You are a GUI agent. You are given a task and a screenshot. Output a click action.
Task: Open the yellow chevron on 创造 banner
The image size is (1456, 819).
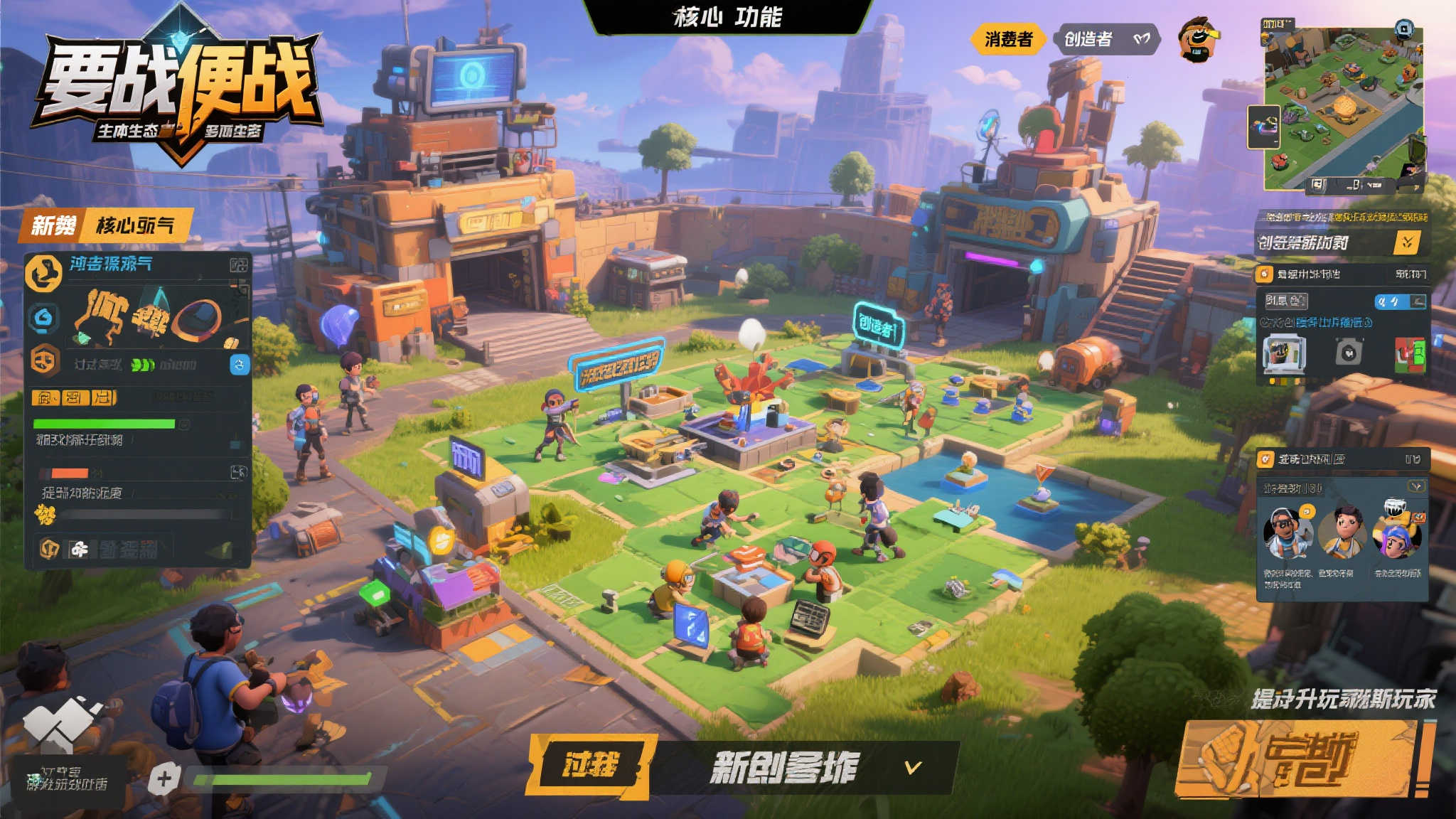pos(1406,242)
